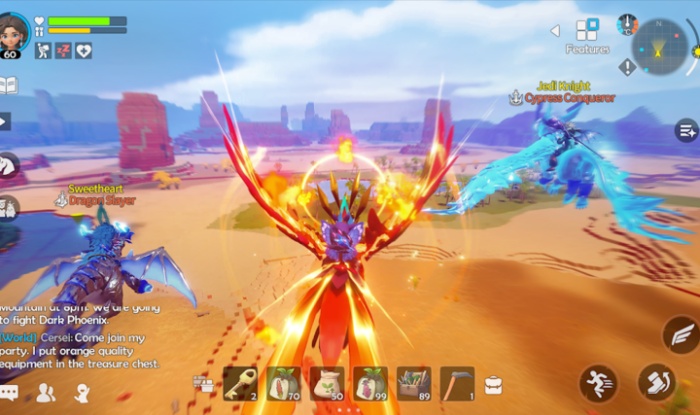Activate the wing flight ability
The image size is (700, 415).
(x=681, y=335)
